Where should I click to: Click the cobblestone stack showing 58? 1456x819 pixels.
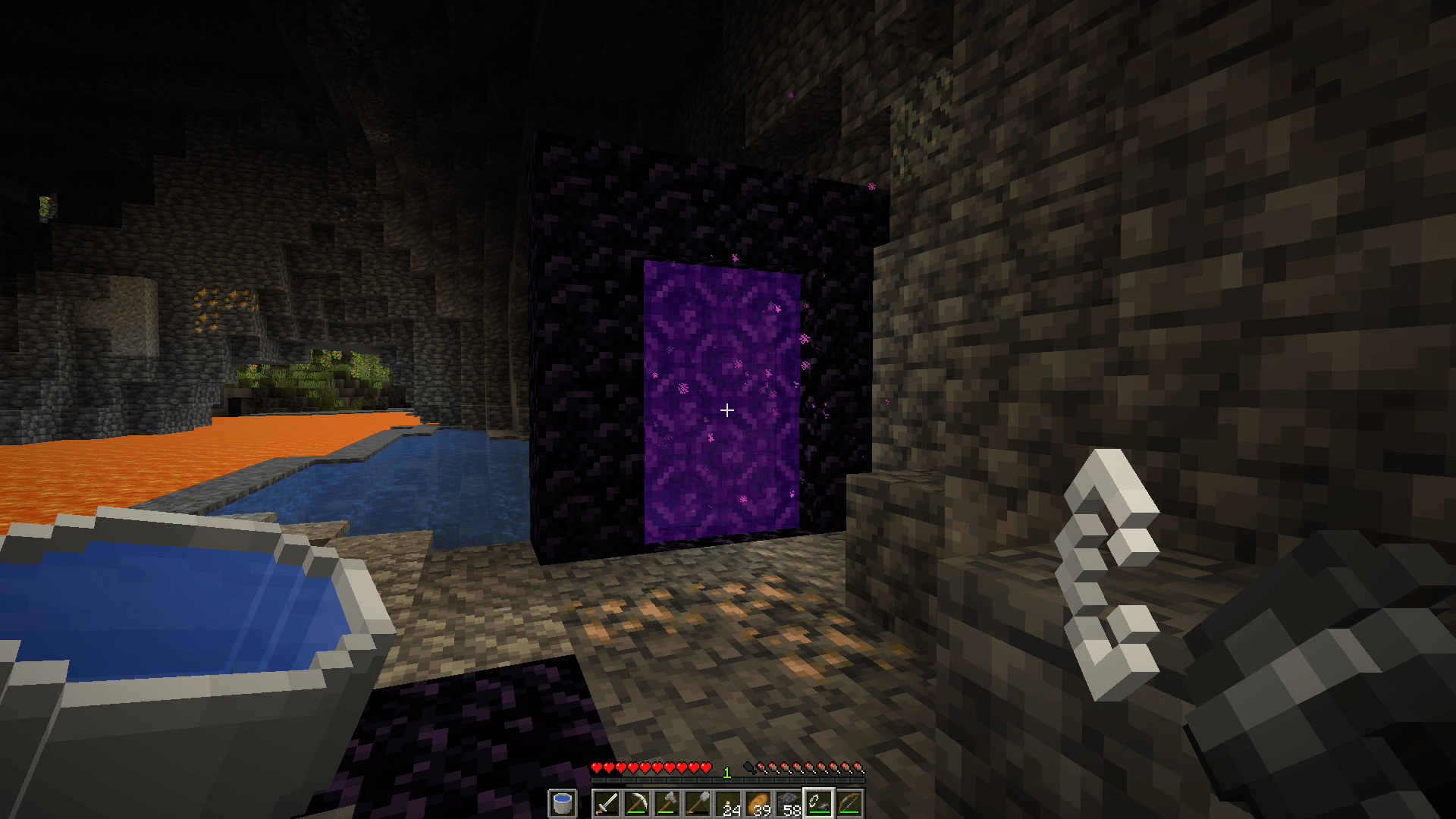click(789, 802)
